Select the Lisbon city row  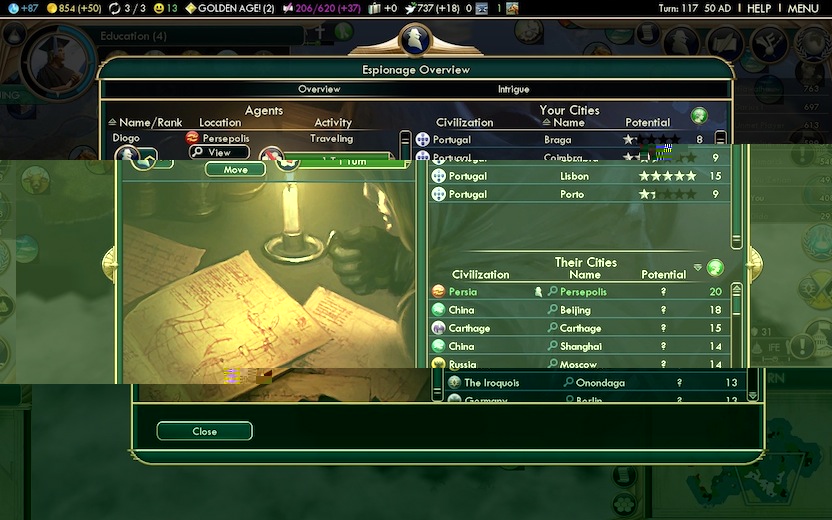click(x=574, y=176)
